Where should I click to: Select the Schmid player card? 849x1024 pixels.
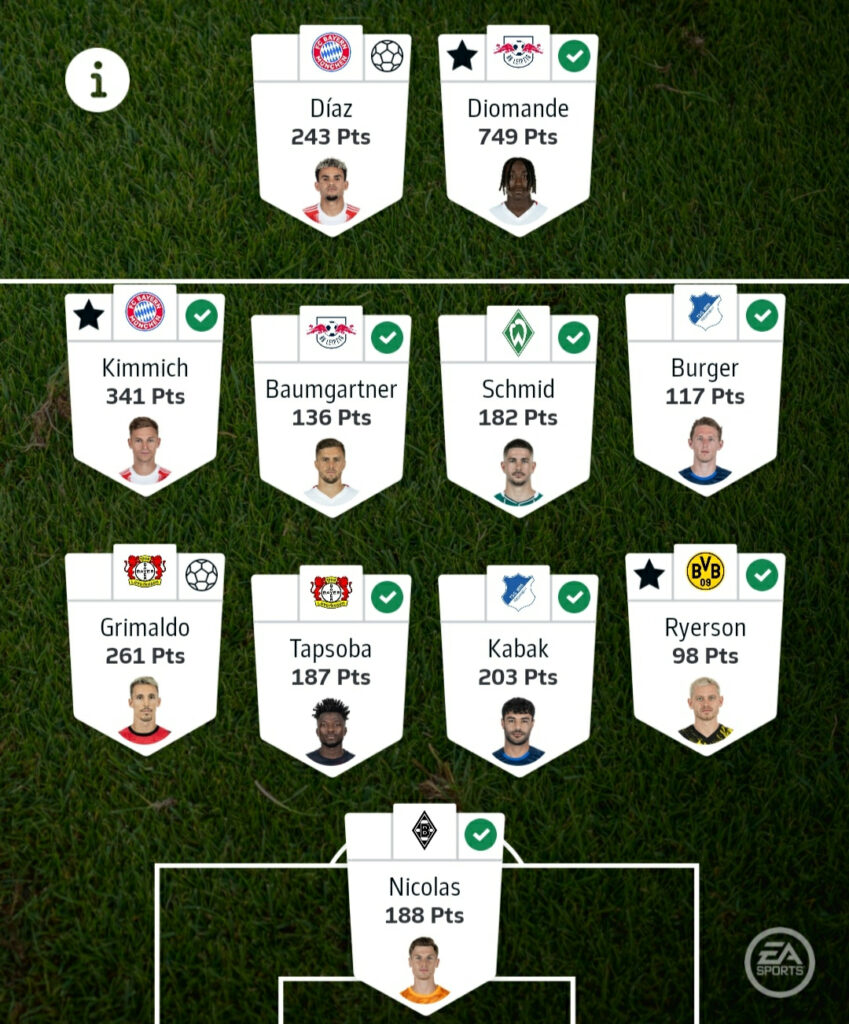(x=518, y=410)
